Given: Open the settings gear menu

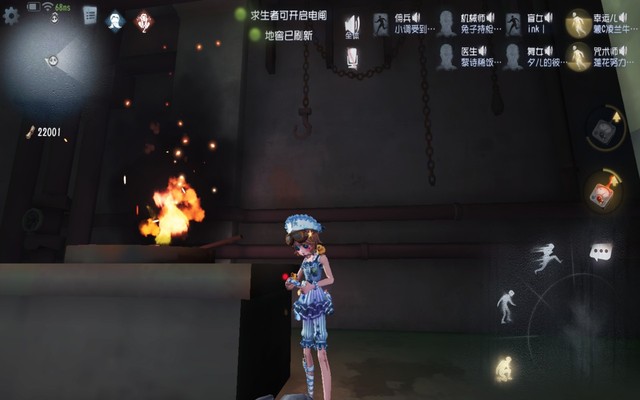Looking at the screenshot, I should coord(11,16).
